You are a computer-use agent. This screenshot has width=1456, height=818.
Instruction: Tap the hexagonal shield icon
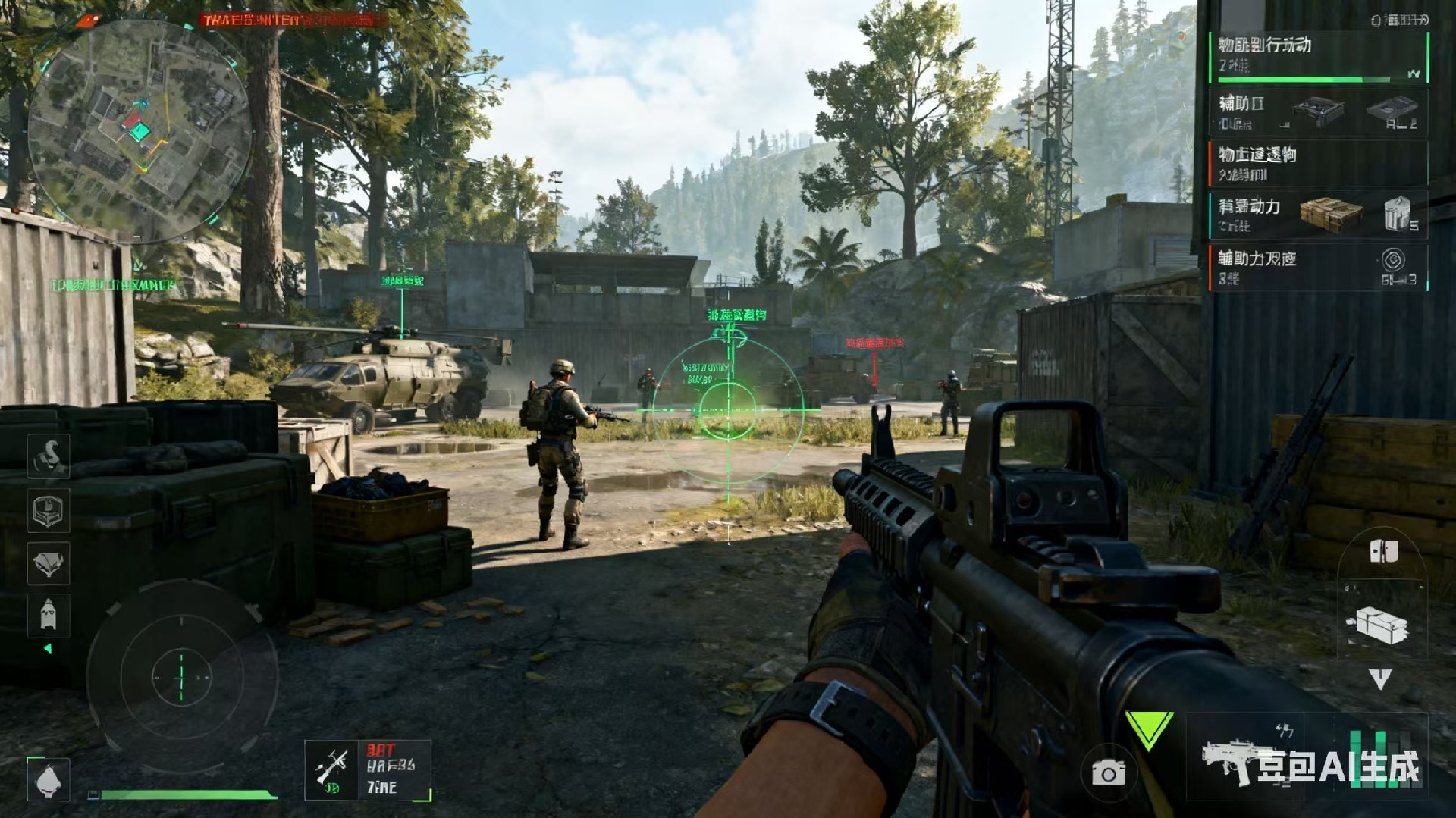click(x=49, y=510)
